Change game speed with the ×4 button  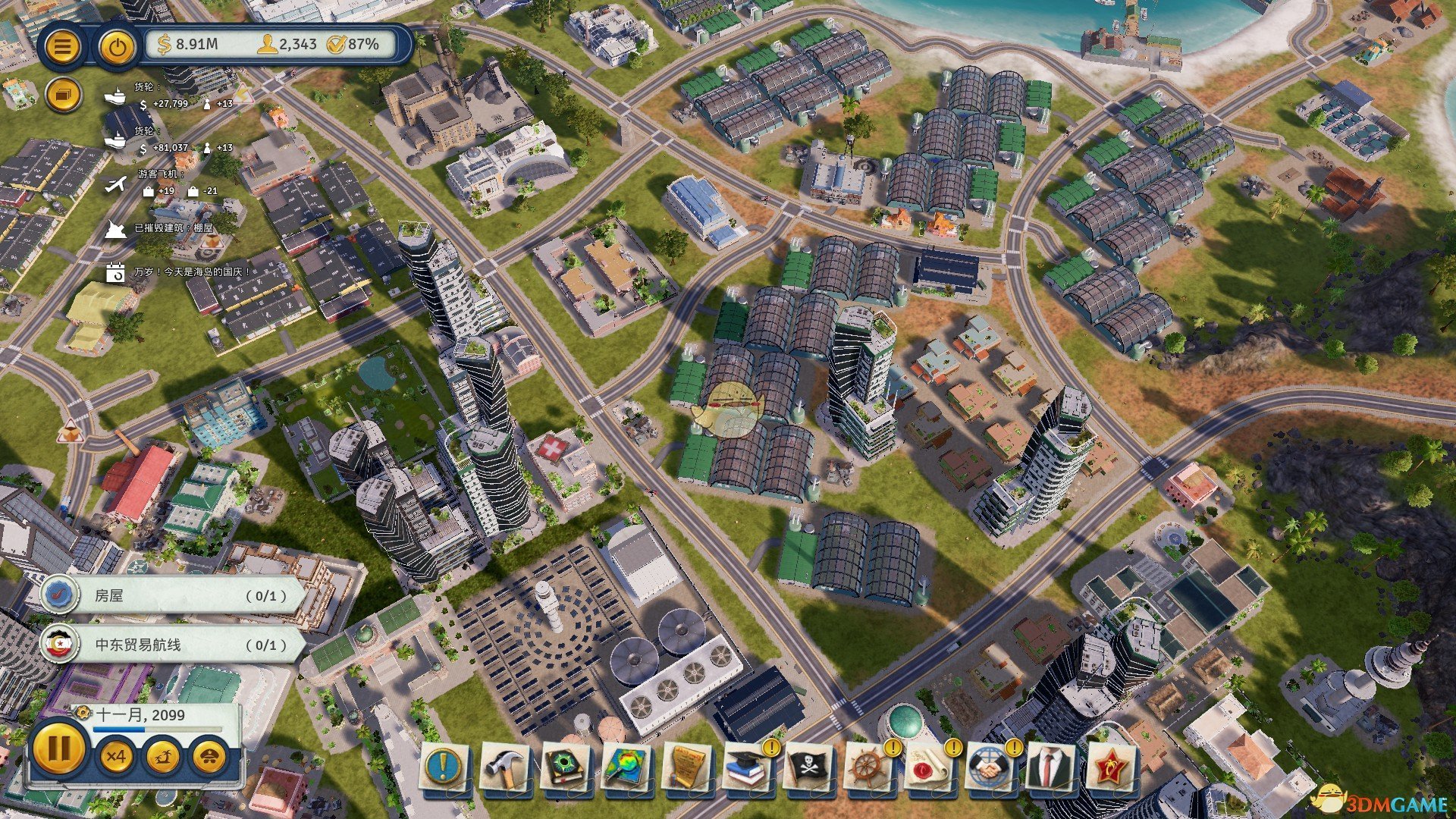pos(116,756)
